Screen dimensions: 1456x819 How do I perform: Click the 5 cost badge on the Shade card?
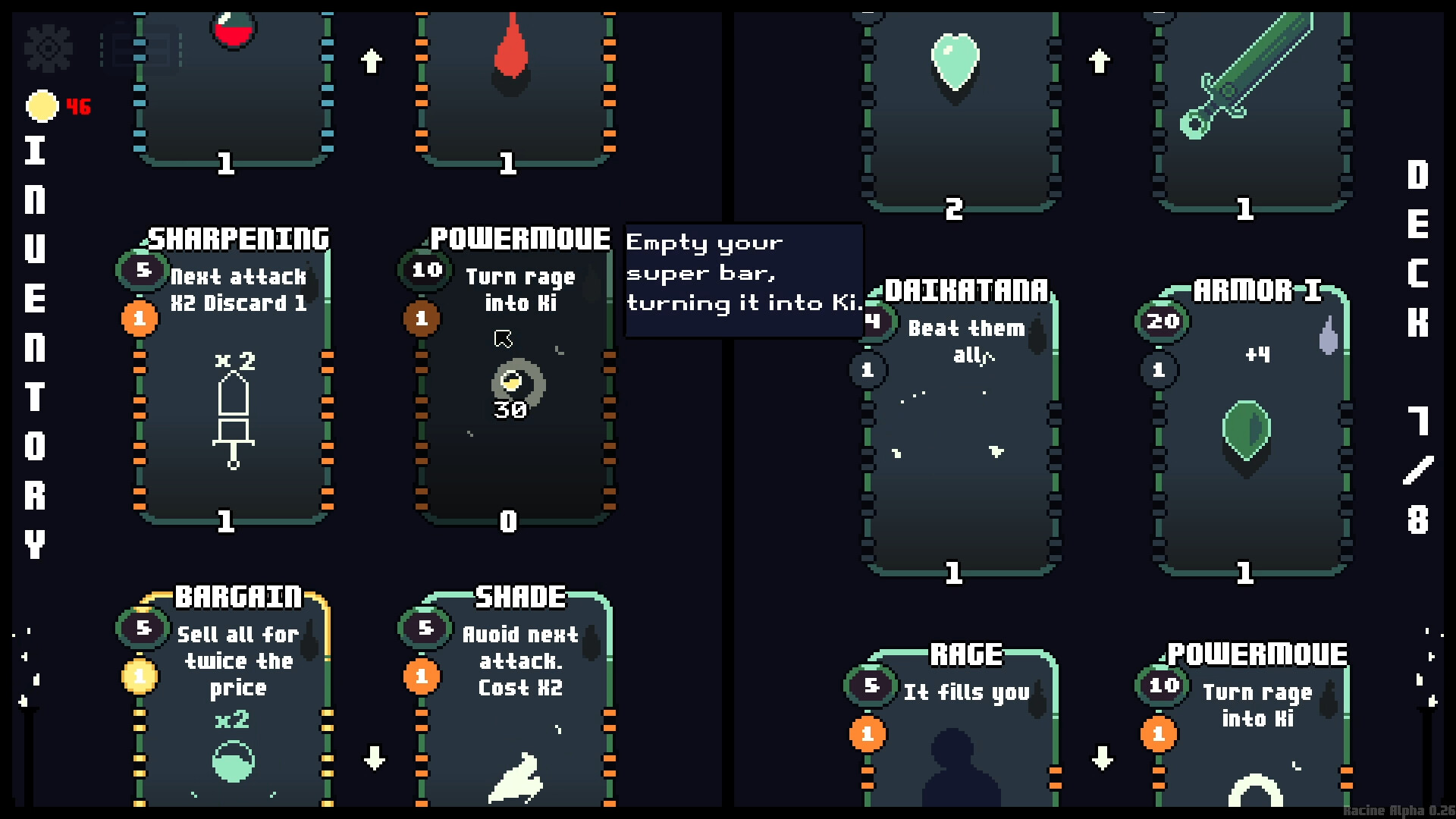tap(425, 628)
